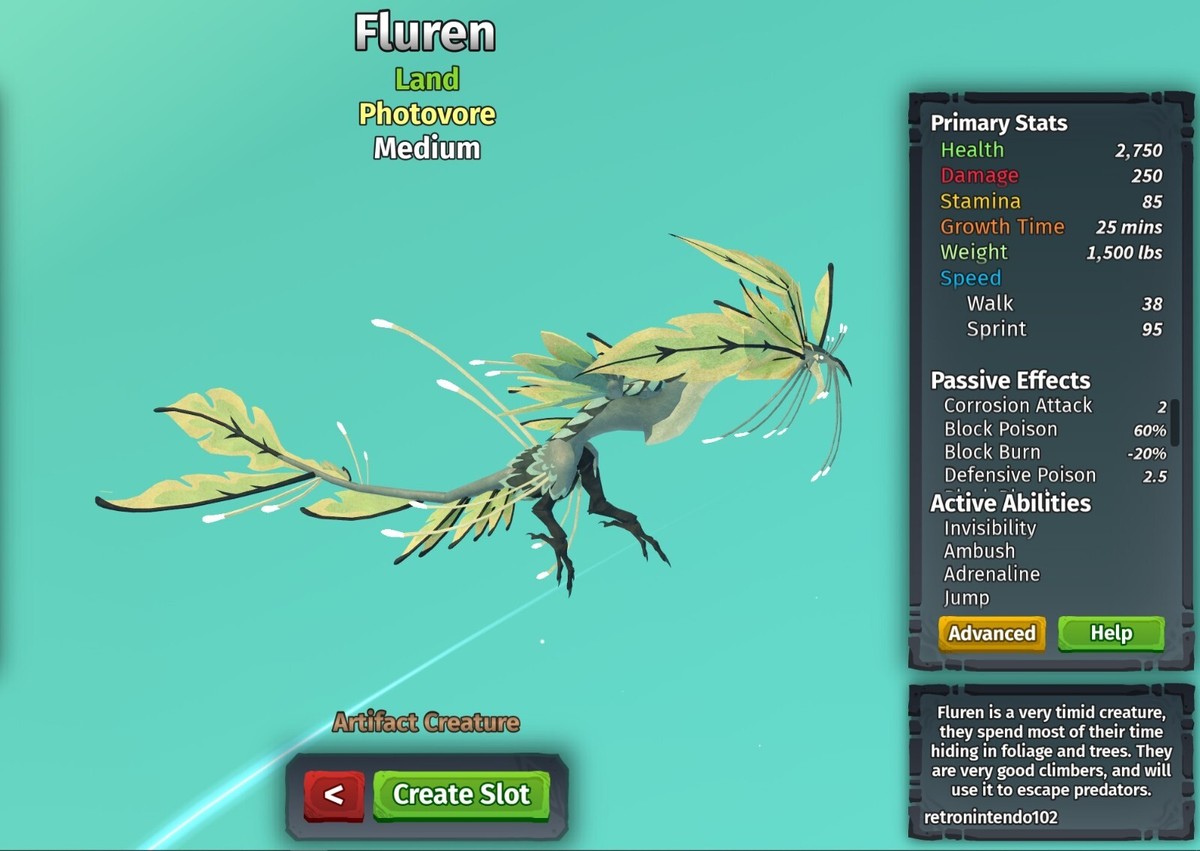
Task: Choose the Defensive Poison passive effect
Action: [x=1019, y=476]
